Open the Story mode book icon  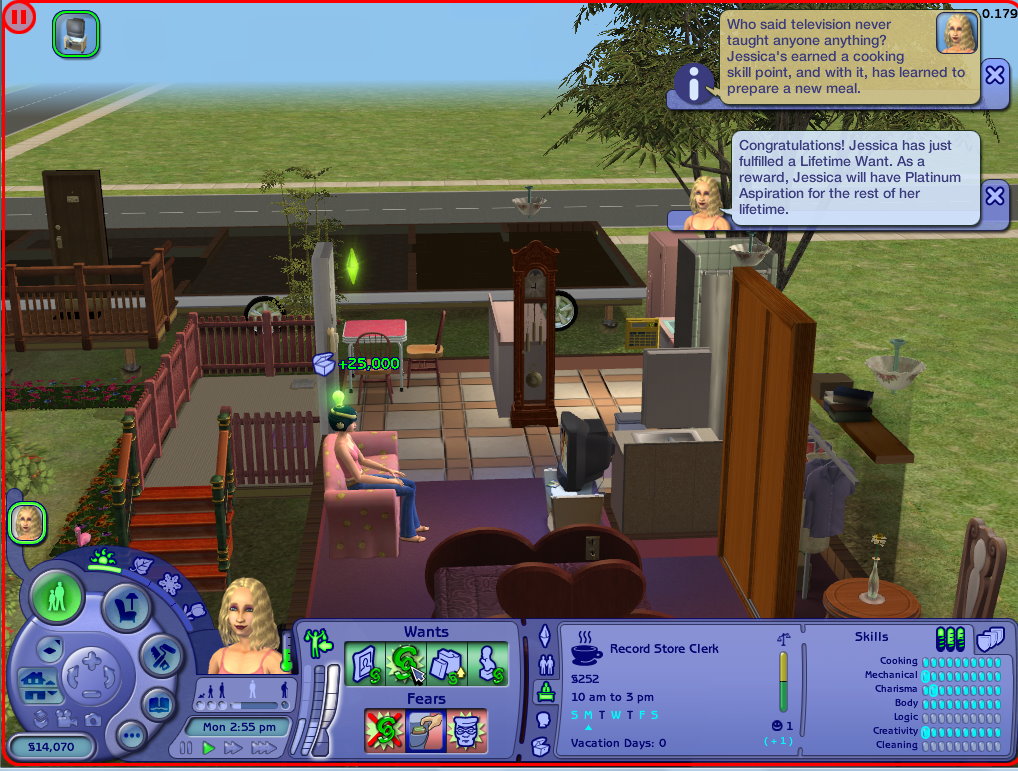click(x=157, y=703)
